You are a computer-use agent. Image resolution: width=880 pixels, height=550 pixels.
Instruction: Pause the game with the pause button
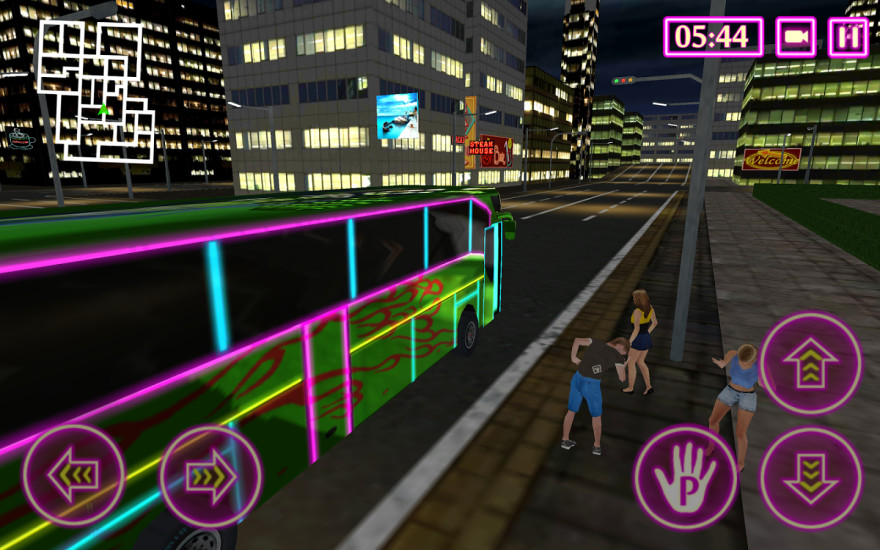click(x=848, y=37)
